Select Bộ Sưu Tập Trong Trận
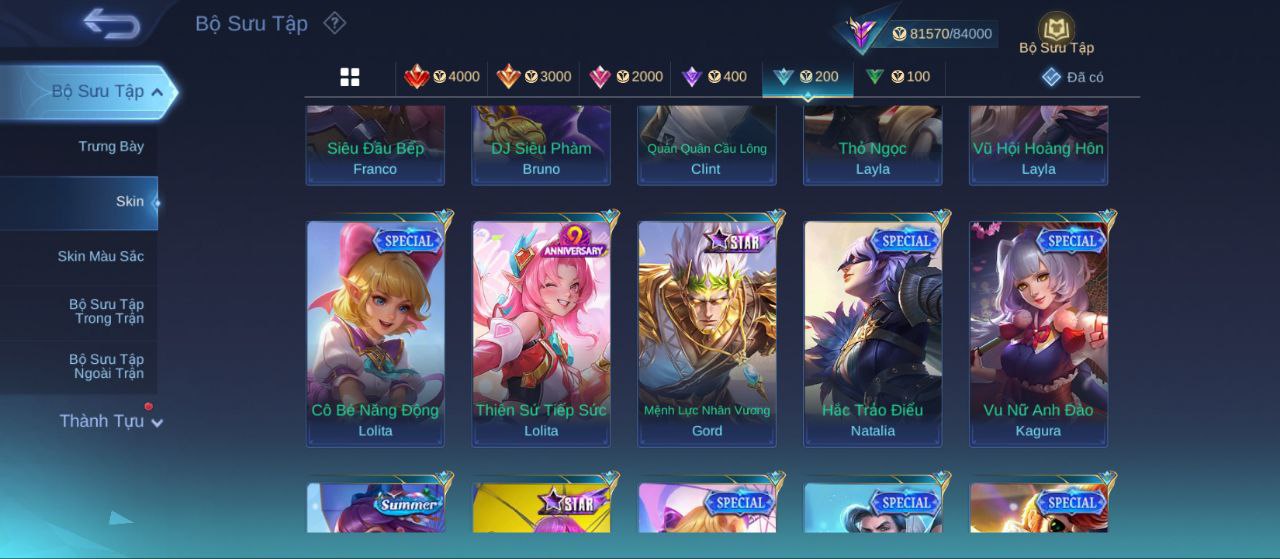Viewport: 1280px width, 559px height. (x=106, y=311)
